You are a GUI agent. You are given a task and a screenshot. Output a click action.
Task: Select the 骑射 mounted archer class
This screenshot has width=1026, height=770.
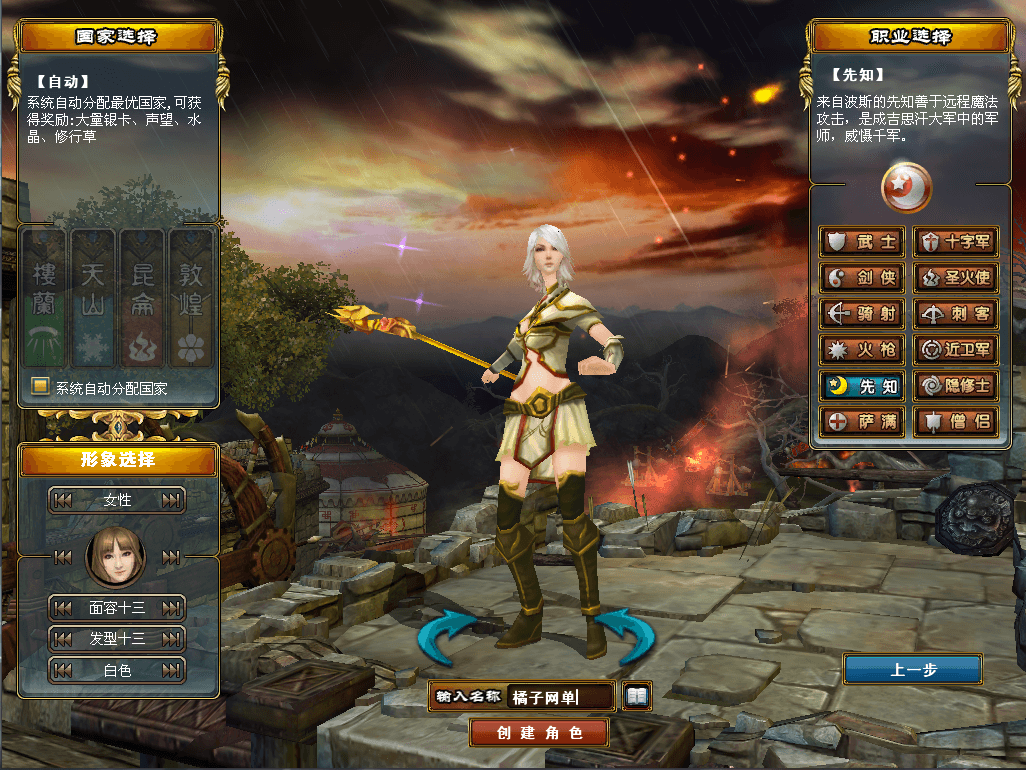(x=862, y=314)
